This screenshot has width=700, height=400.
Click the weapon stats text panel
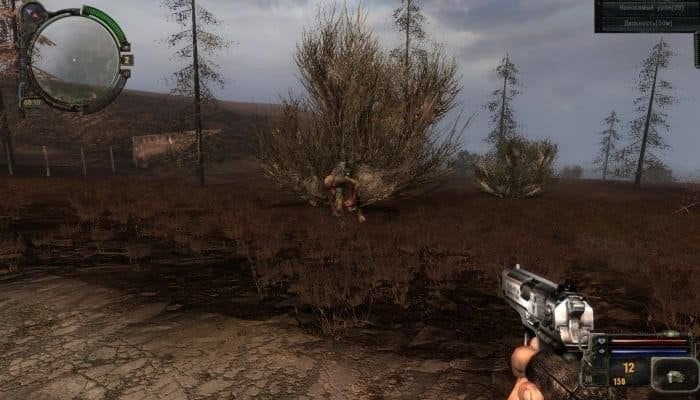click(x=645, y=15)
